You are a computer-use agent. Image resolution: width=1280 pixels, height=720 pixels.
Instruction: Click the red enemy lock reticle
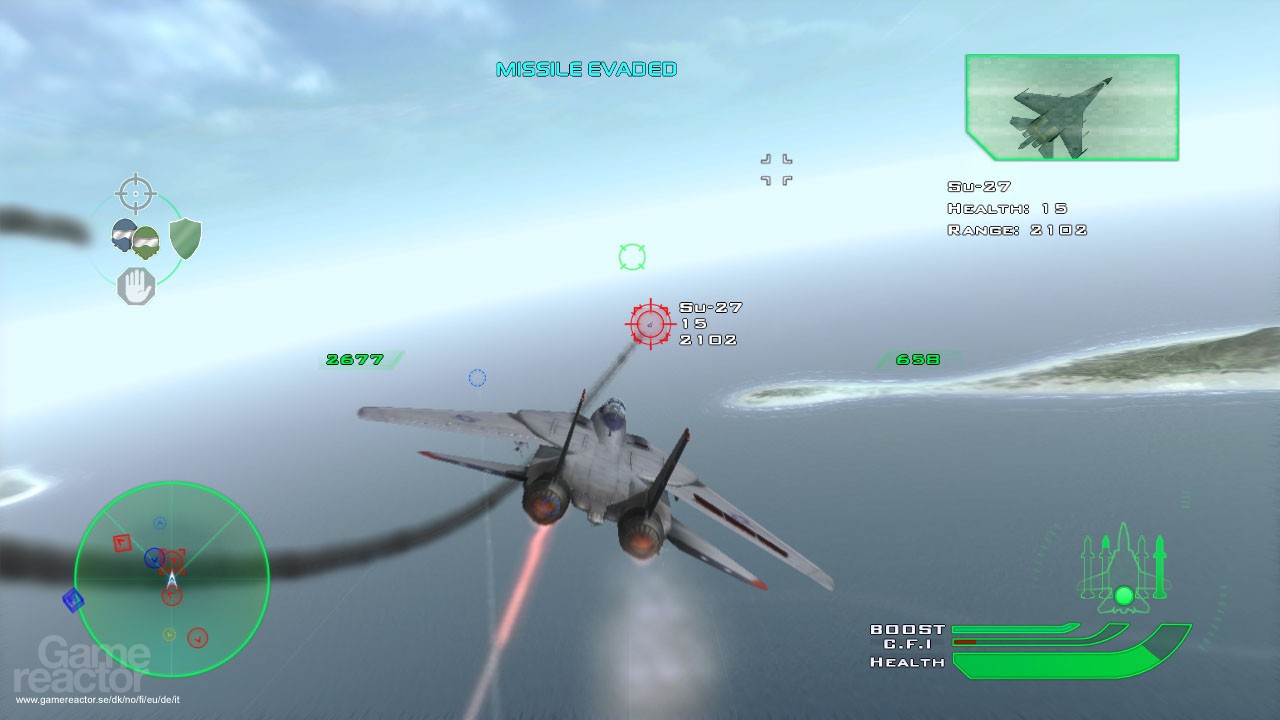point(649,323)
